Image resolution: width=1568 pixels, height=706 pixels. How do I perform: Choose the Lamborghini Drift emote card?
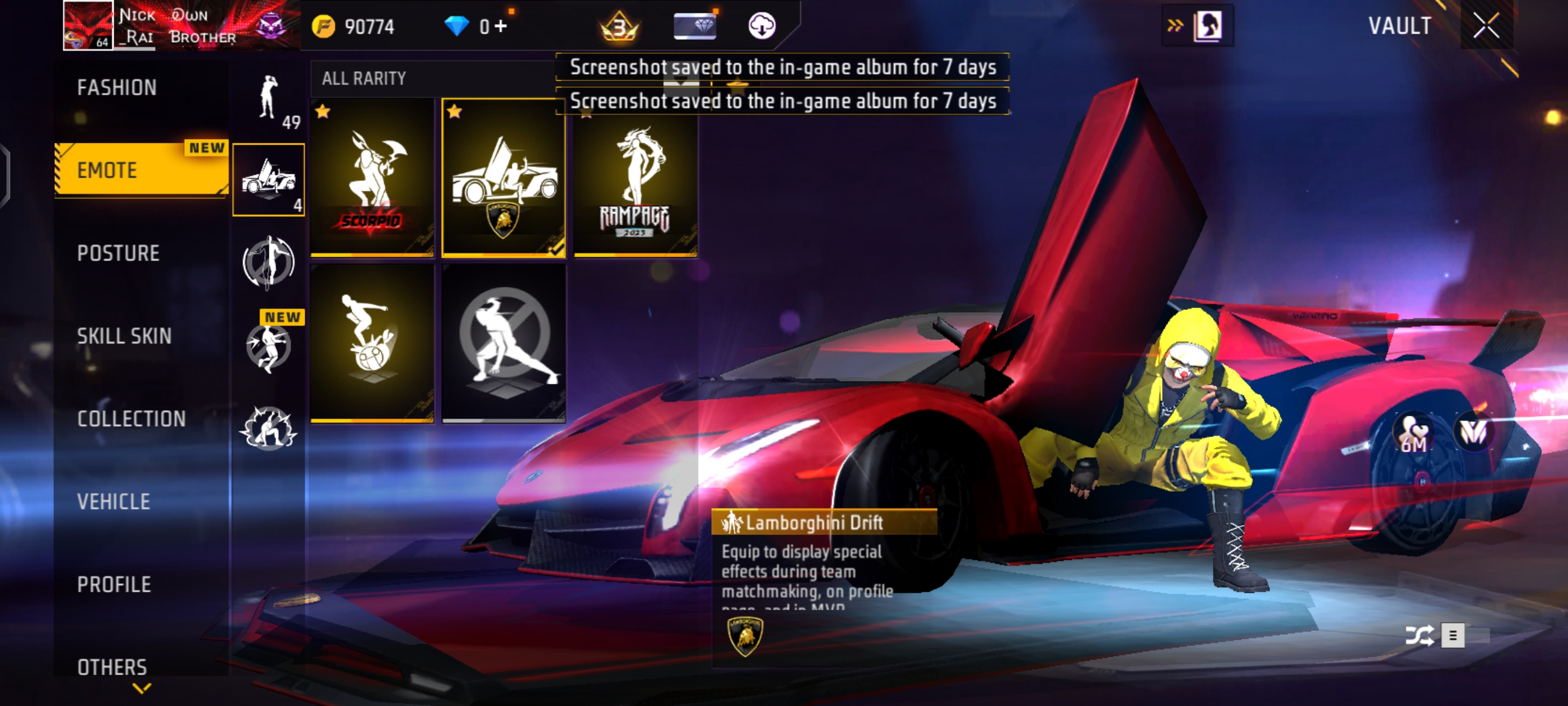coord(503,177)
